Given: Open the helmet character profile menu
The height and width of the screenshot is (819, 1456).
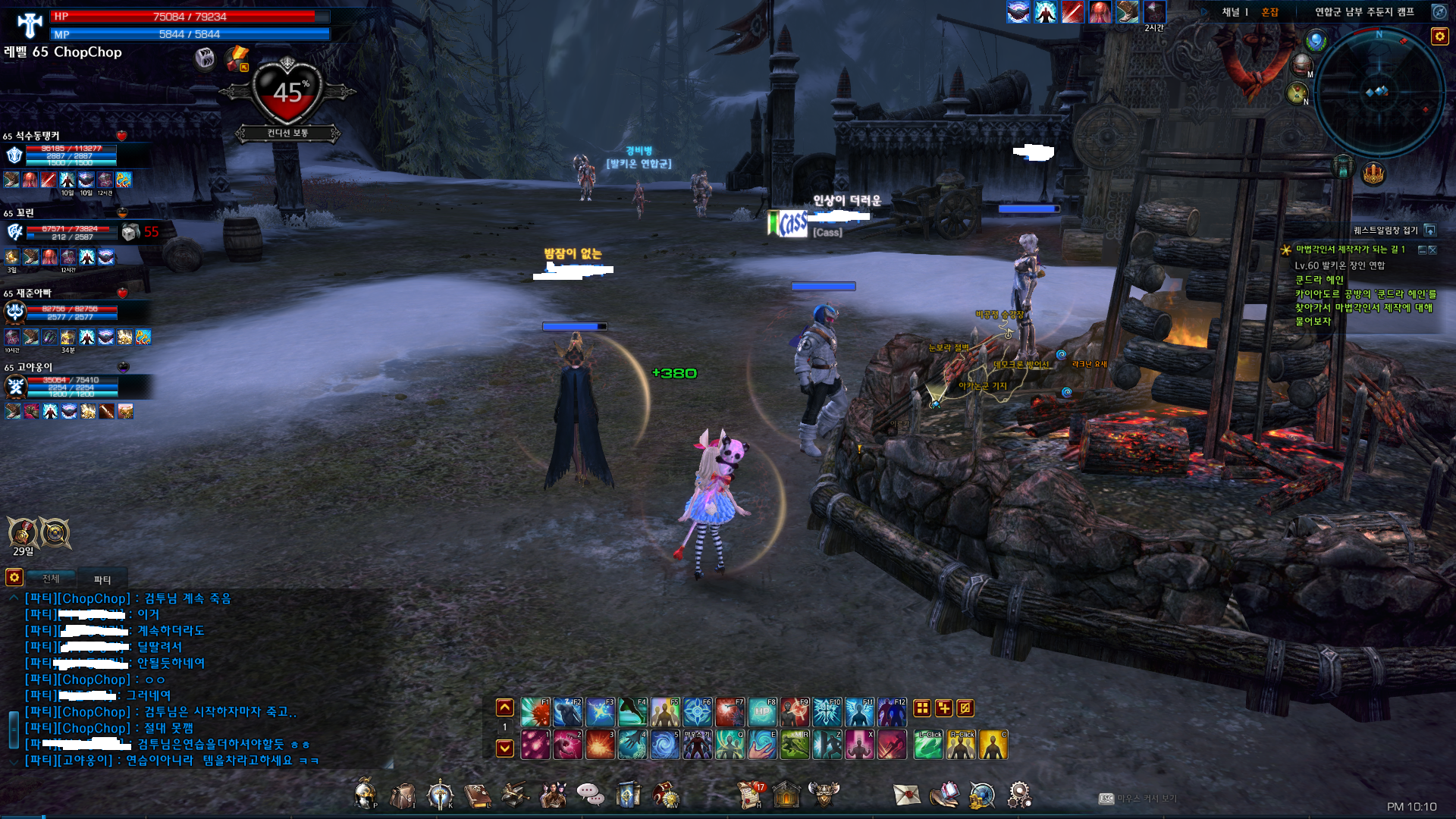Looking at the screenshot, I should [365, 794].
